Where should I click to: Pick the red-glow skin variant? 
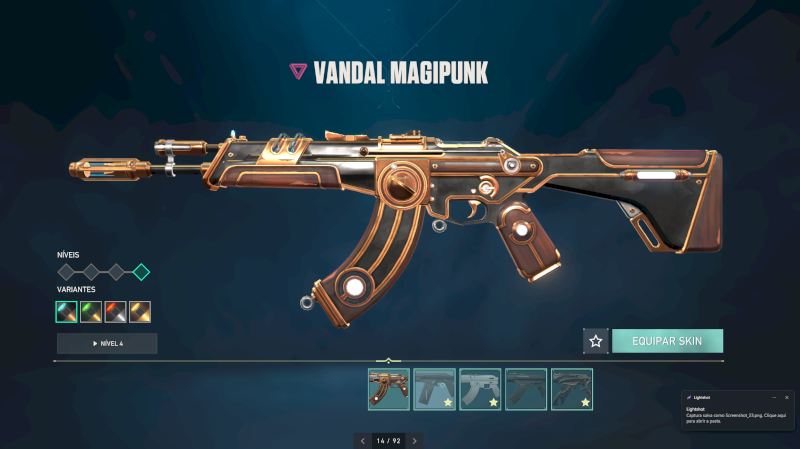click(116, 312)
